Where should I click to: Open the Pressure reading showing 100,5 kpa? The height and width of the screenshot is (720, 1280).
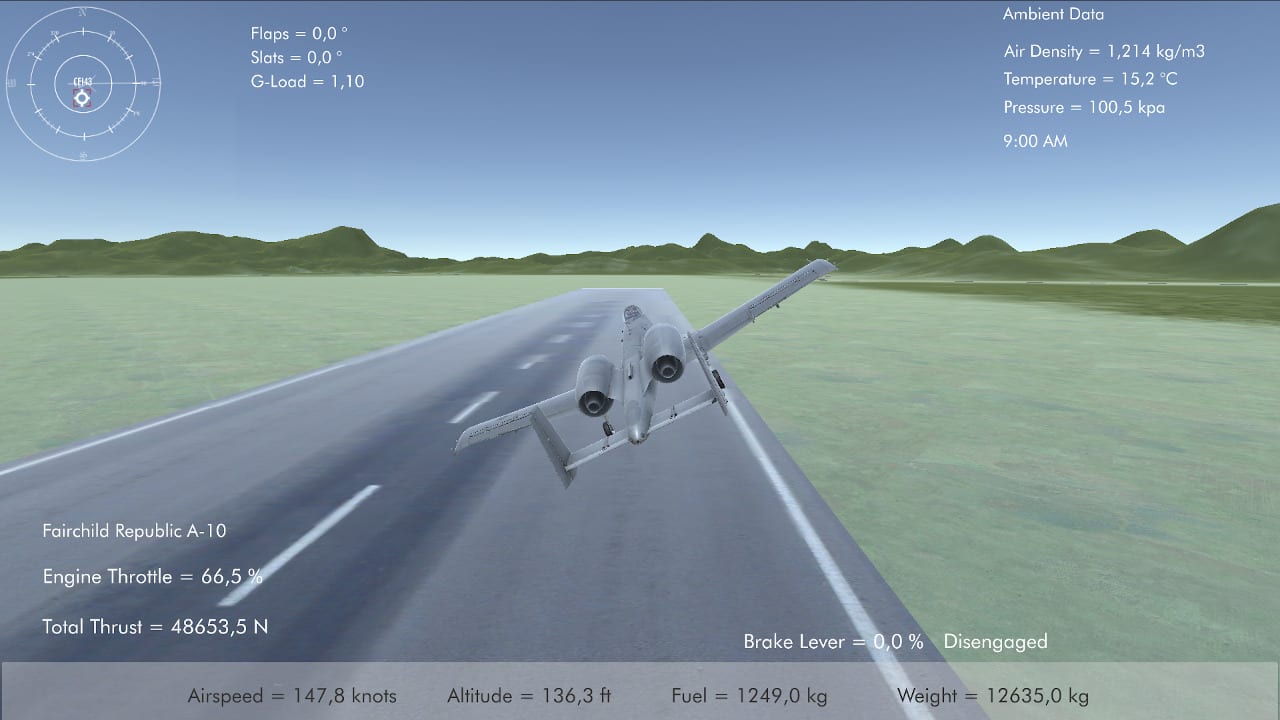(x=1084, y=107)
